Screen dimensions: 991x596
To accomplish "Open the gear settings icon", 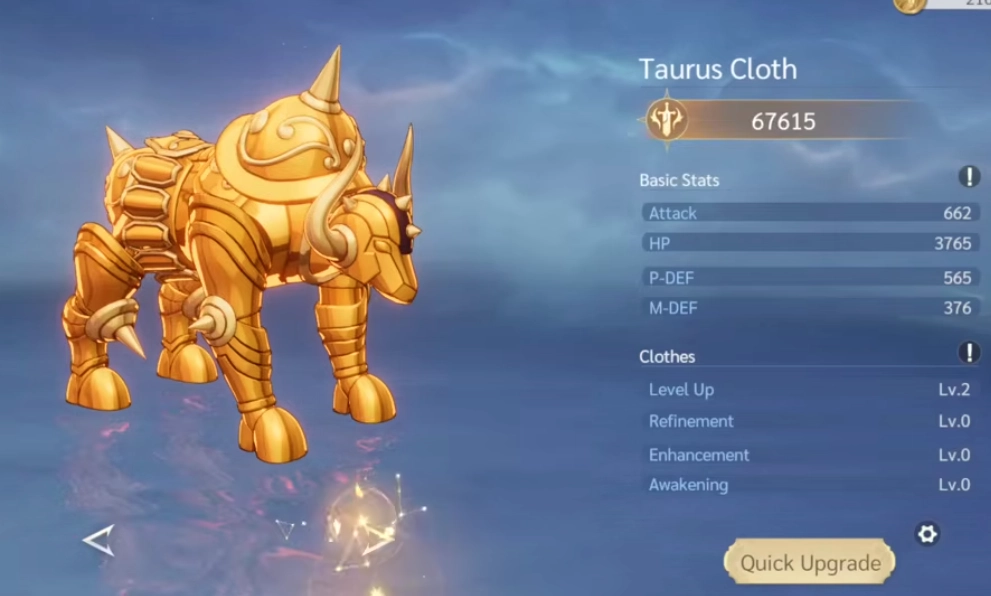I will coord(927,534).
